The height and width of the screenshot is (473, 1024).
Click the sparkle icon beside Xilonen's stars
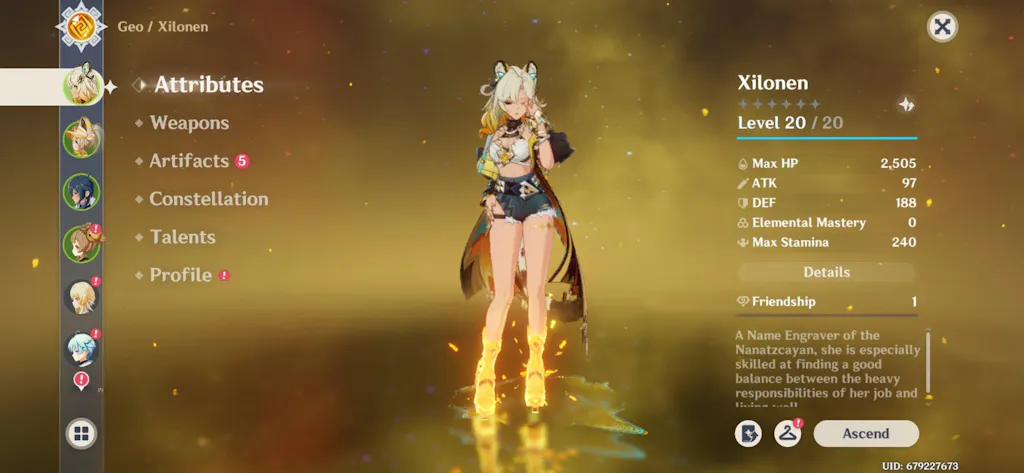point(905,104)
